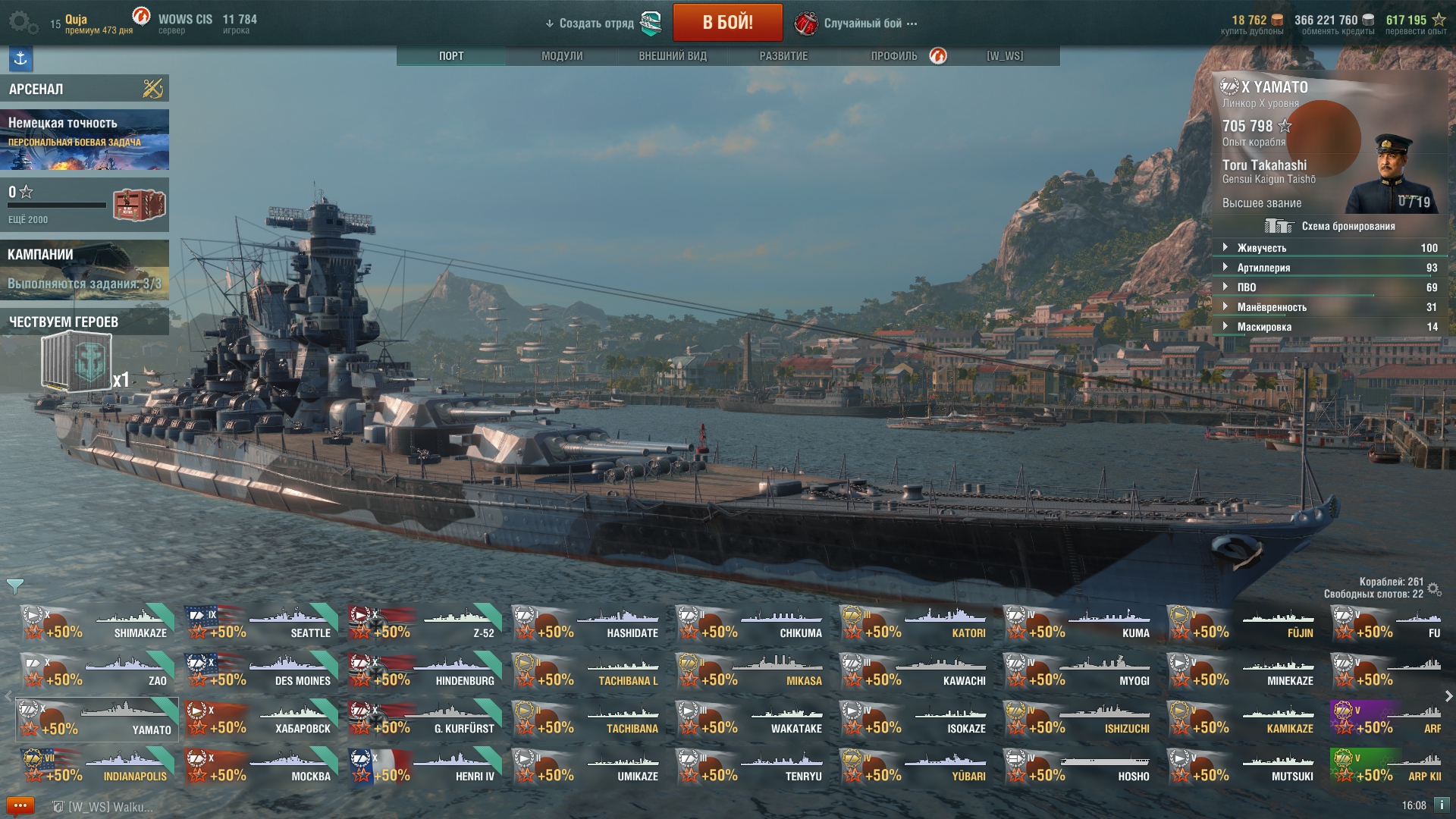Pick the Москва ship in carousel
This screenshot has width=1456, height=819.
[x=261, y=767]
